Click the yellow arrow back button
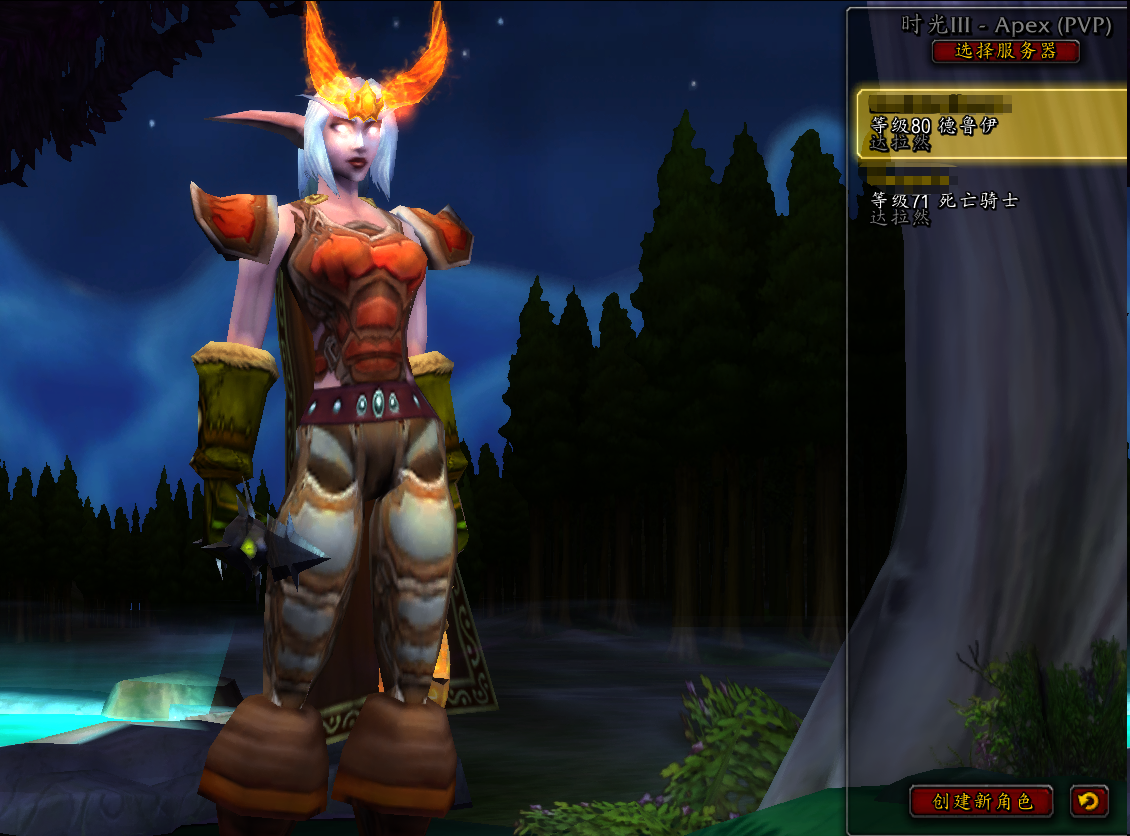The width and height of the screenshot is (1130, 836). click(1089, 801)
